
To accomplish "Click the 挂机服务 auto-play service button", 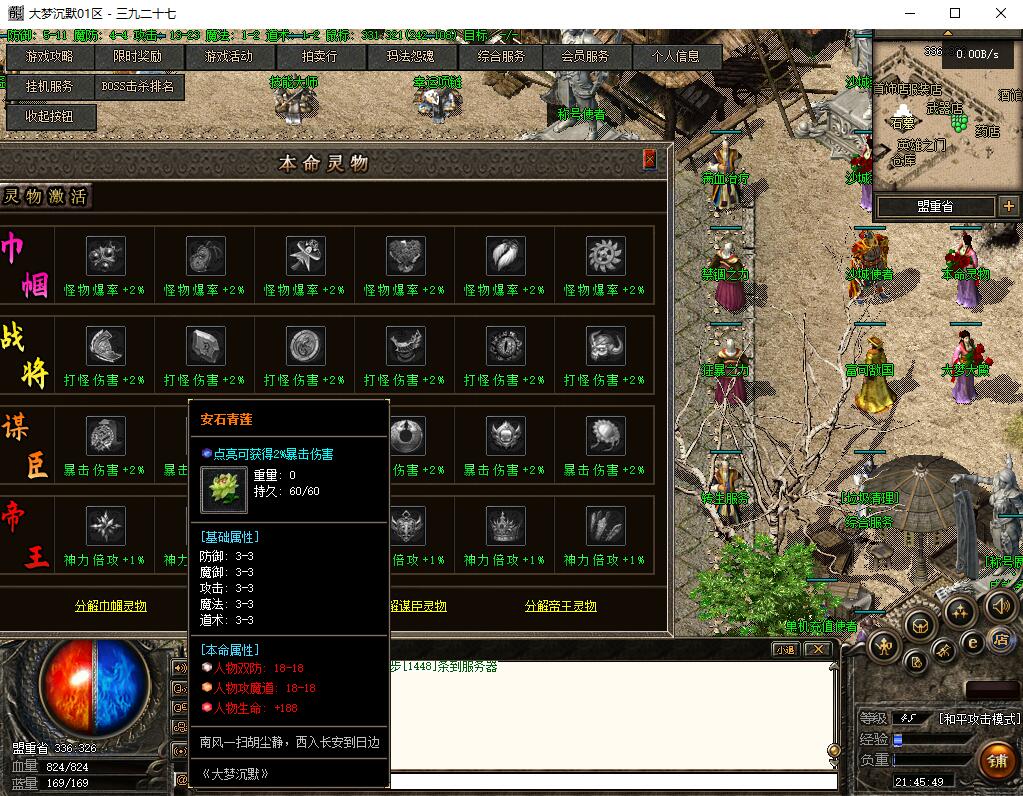I will point(49,87).
